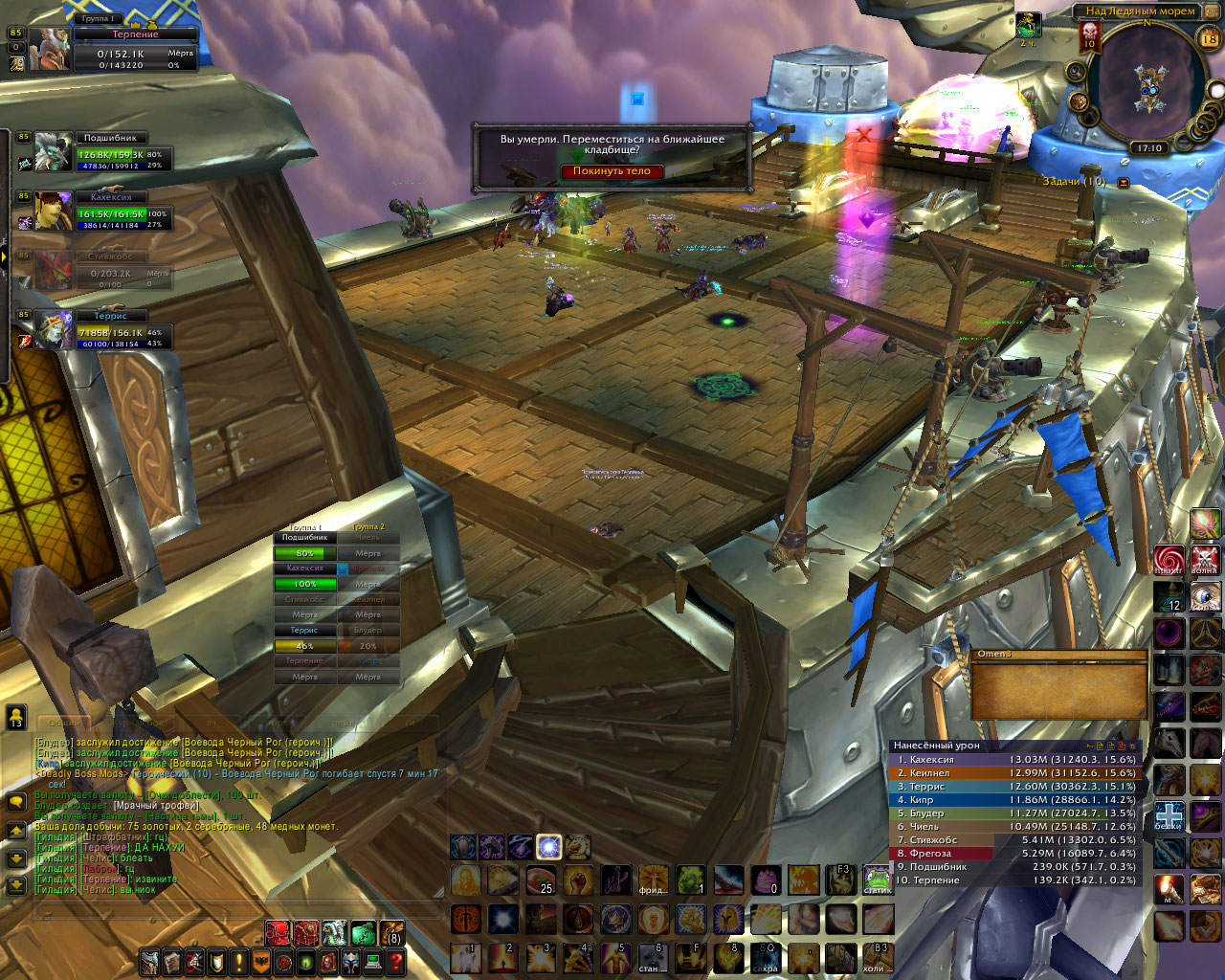1225x980 pixels.
Task: Open the quest log exclamation mark button
Action: click(239, 961)
